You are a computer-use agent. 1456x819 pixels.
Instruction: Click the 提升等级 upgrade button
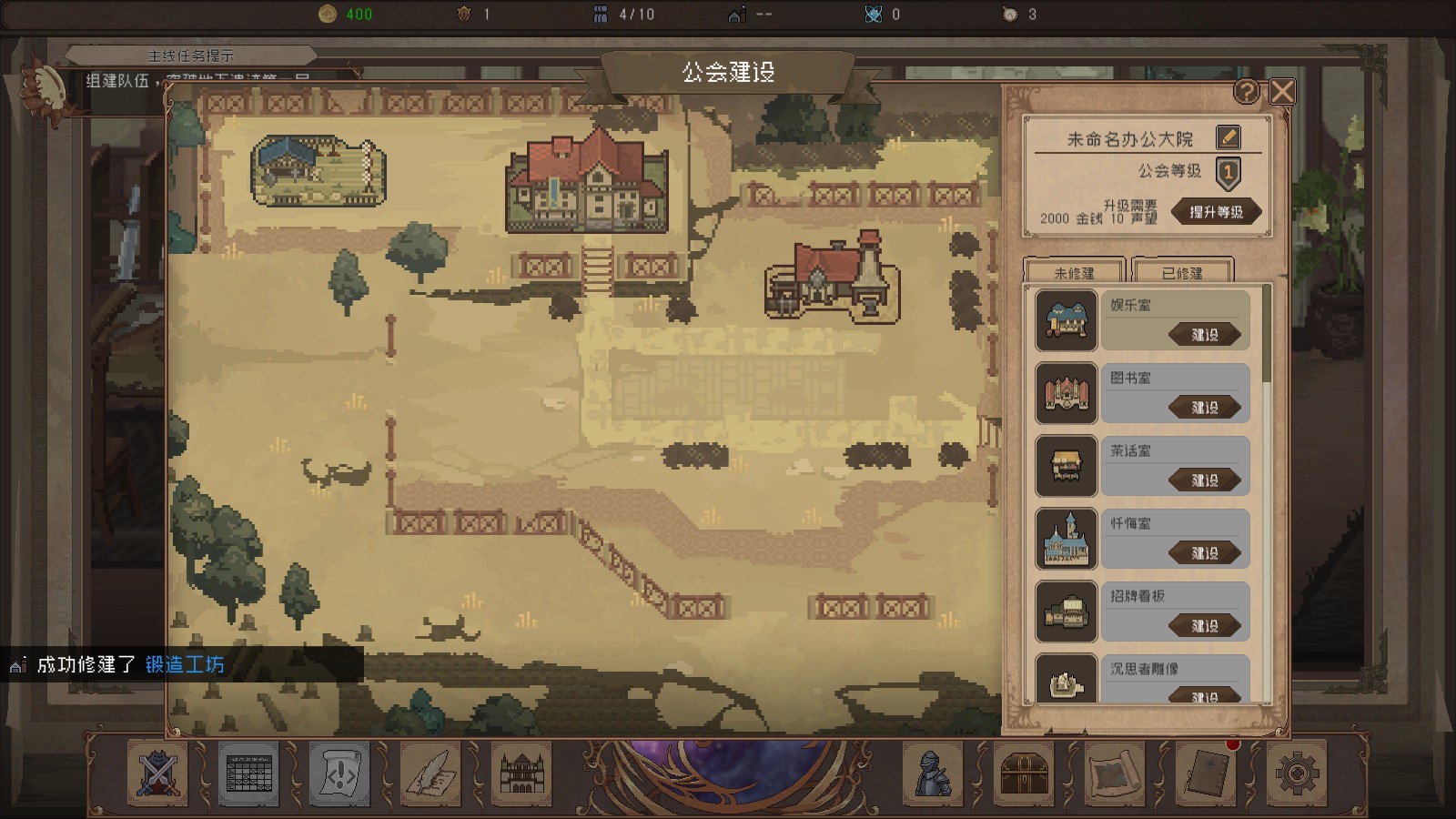tap(1219, 212)
